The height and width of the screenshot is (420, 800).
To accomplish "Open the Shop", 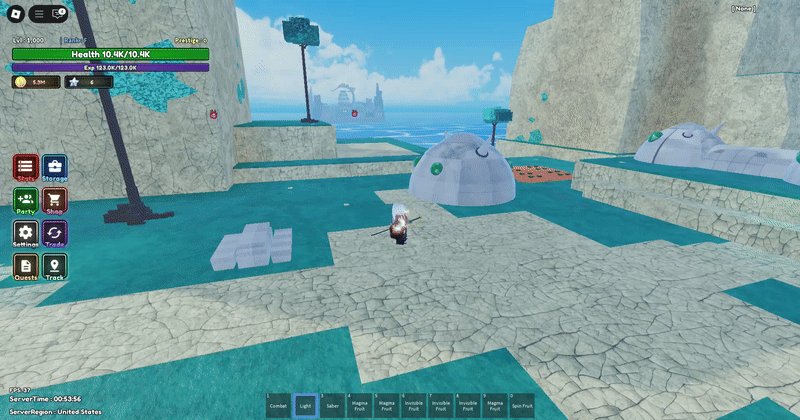I will (x=55, y=201).
